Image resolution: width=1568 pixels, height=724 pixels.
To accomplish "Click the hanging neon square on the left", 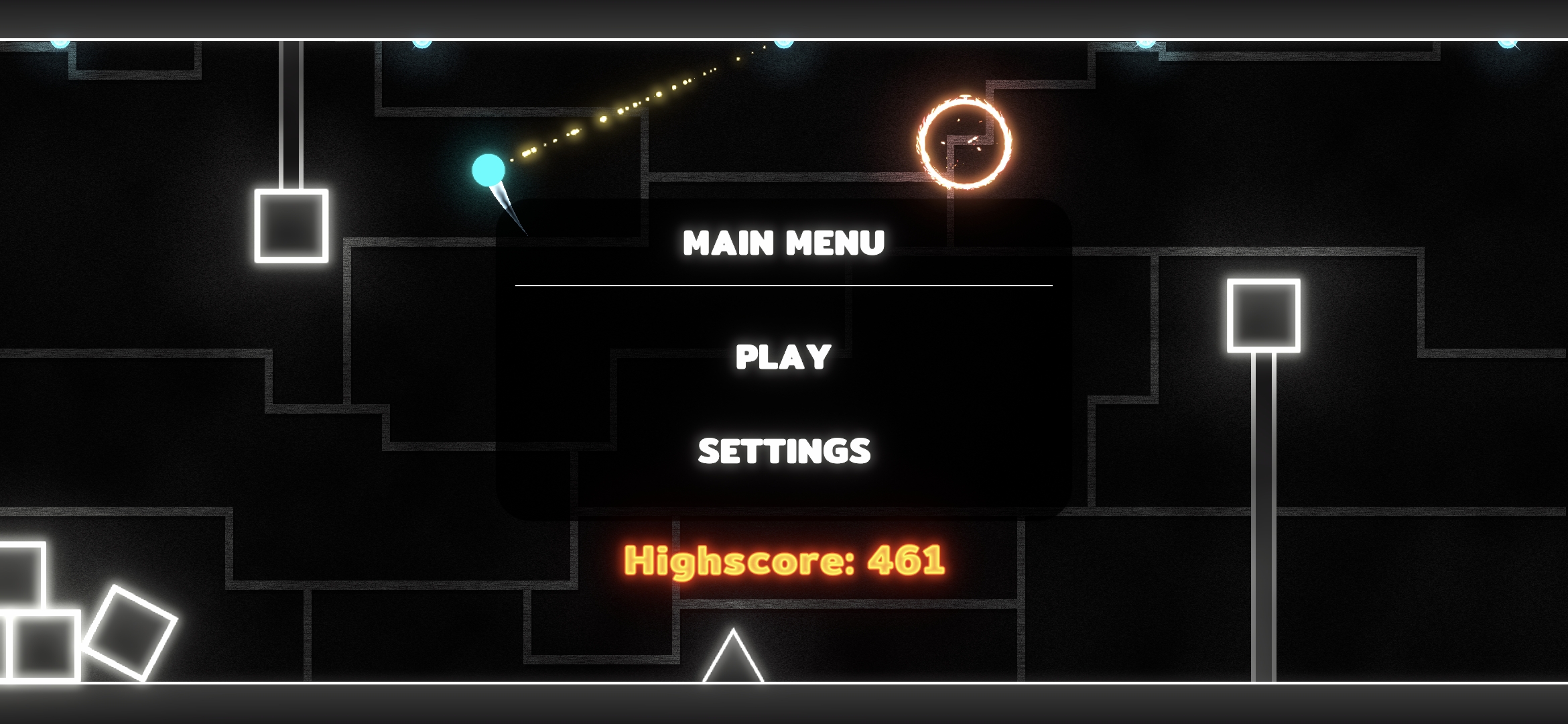I will tap(291, 225).
